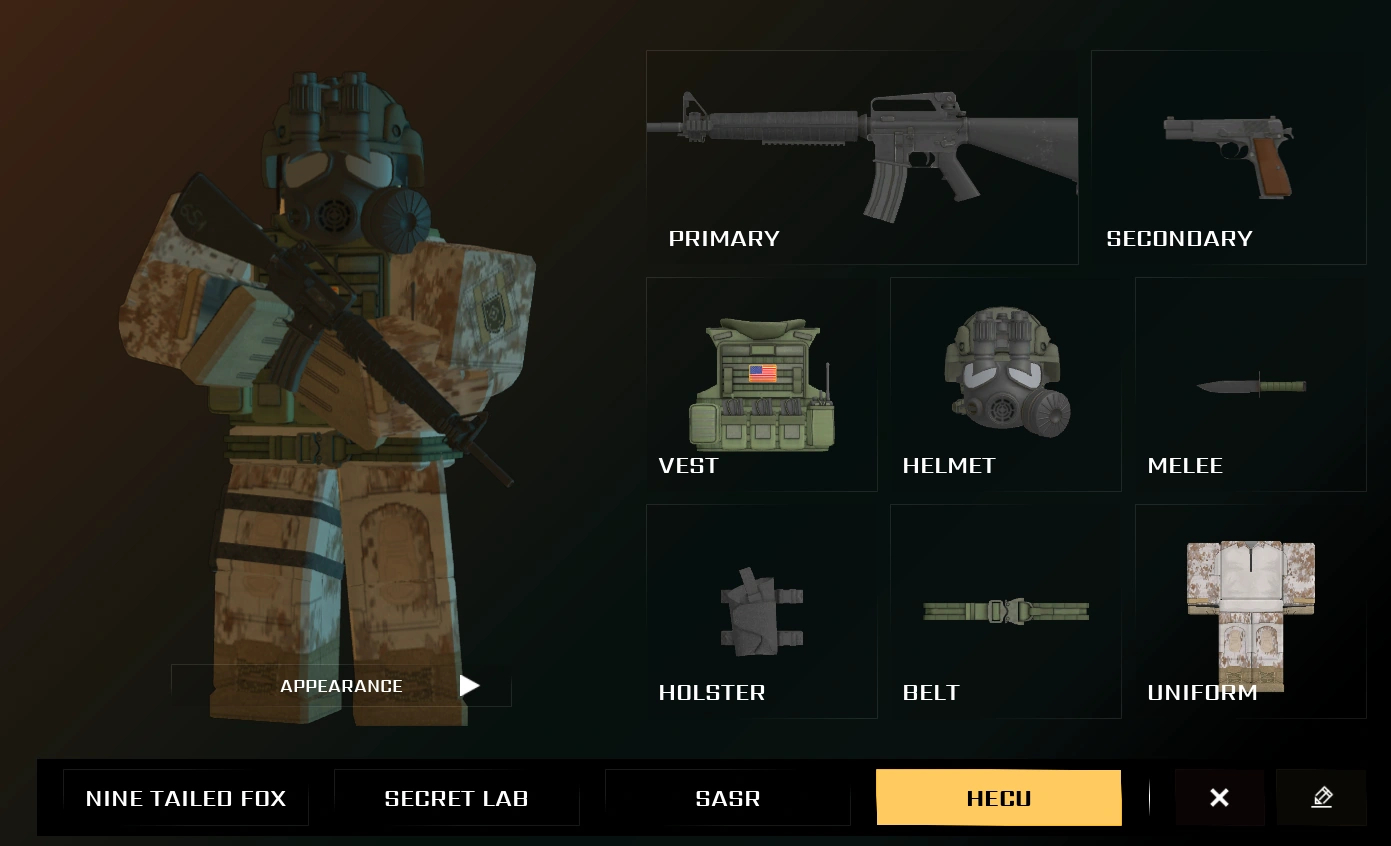Open the Holster equipment slot
1391x846 pixels.
(x=761, y=610)
